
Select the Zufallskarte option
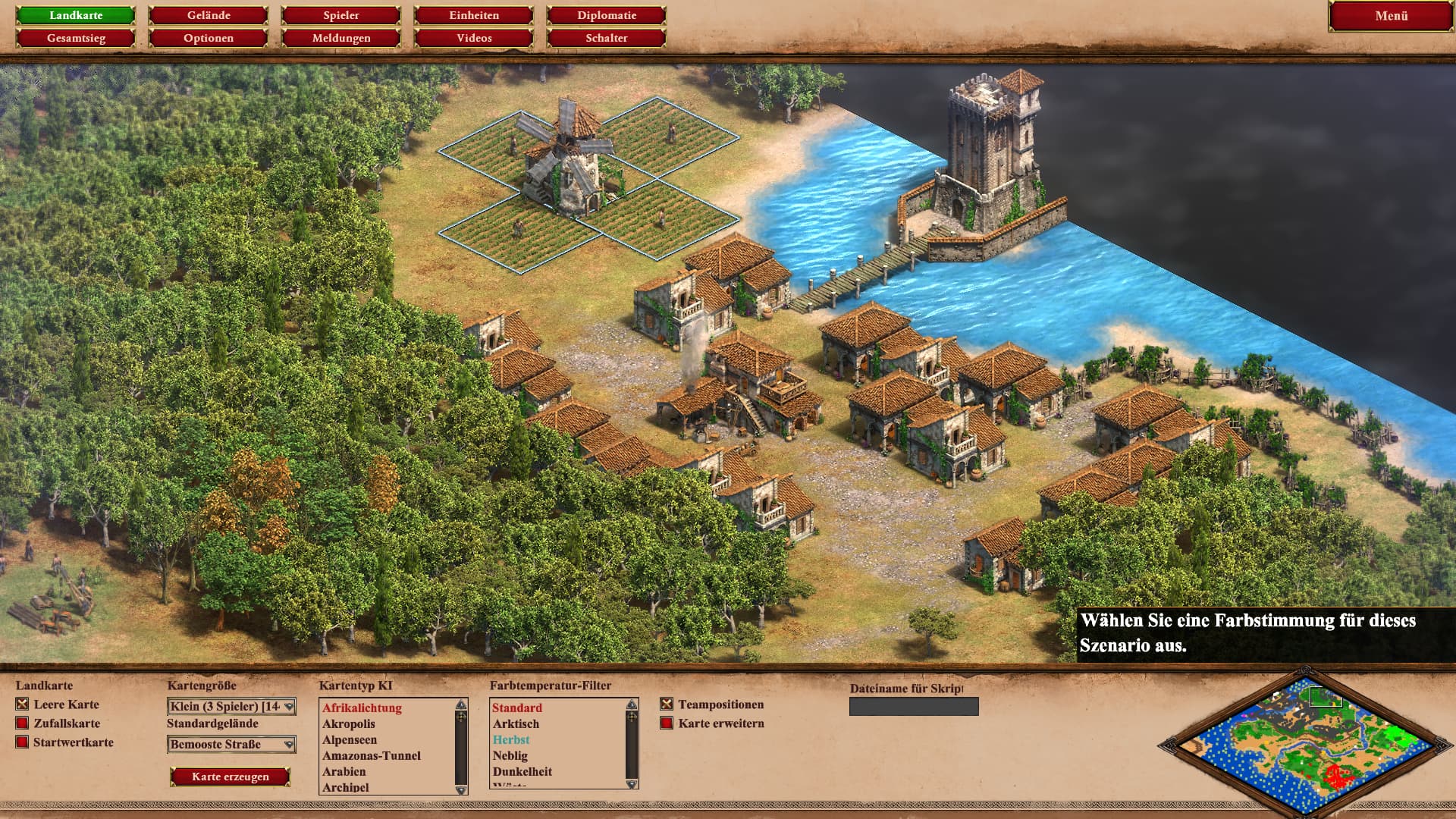(22, 723)
